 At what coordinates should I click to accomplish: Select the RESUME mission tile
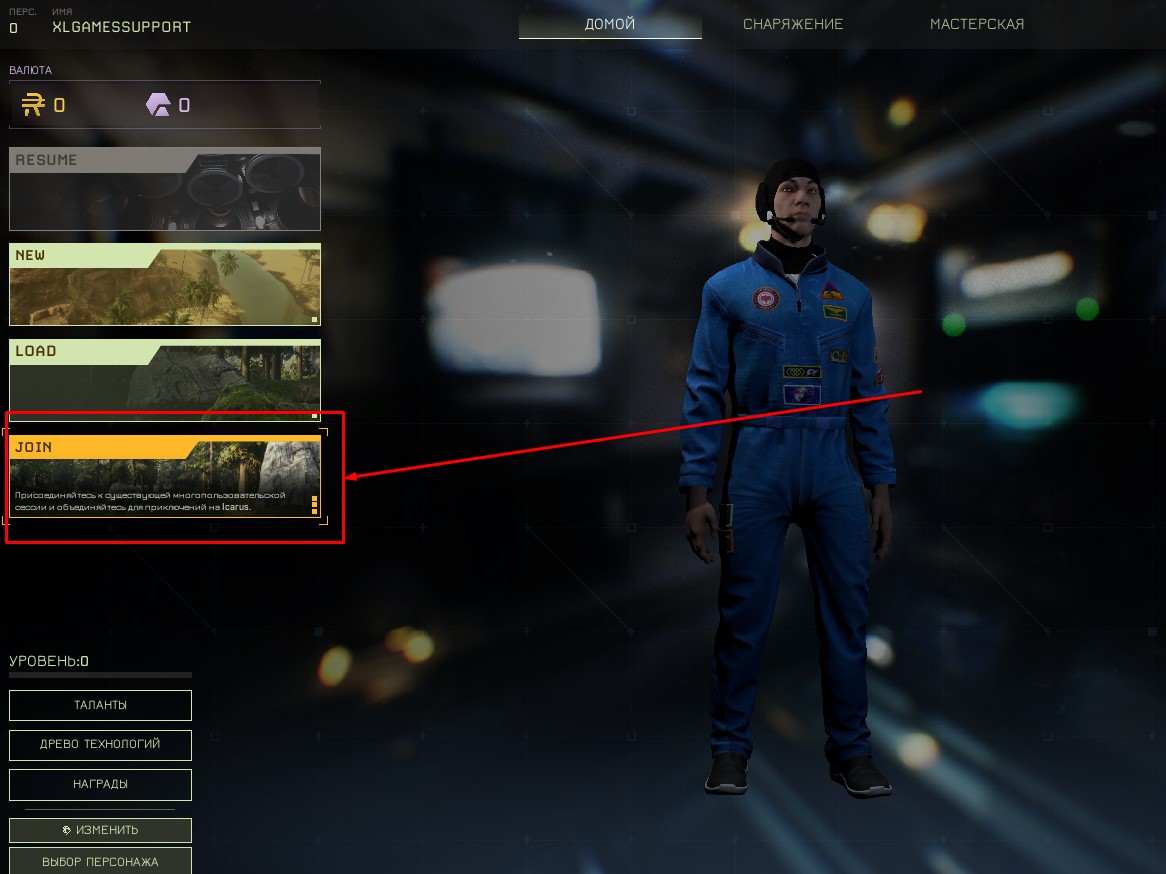pyautogui.click(x=165, y=190)
